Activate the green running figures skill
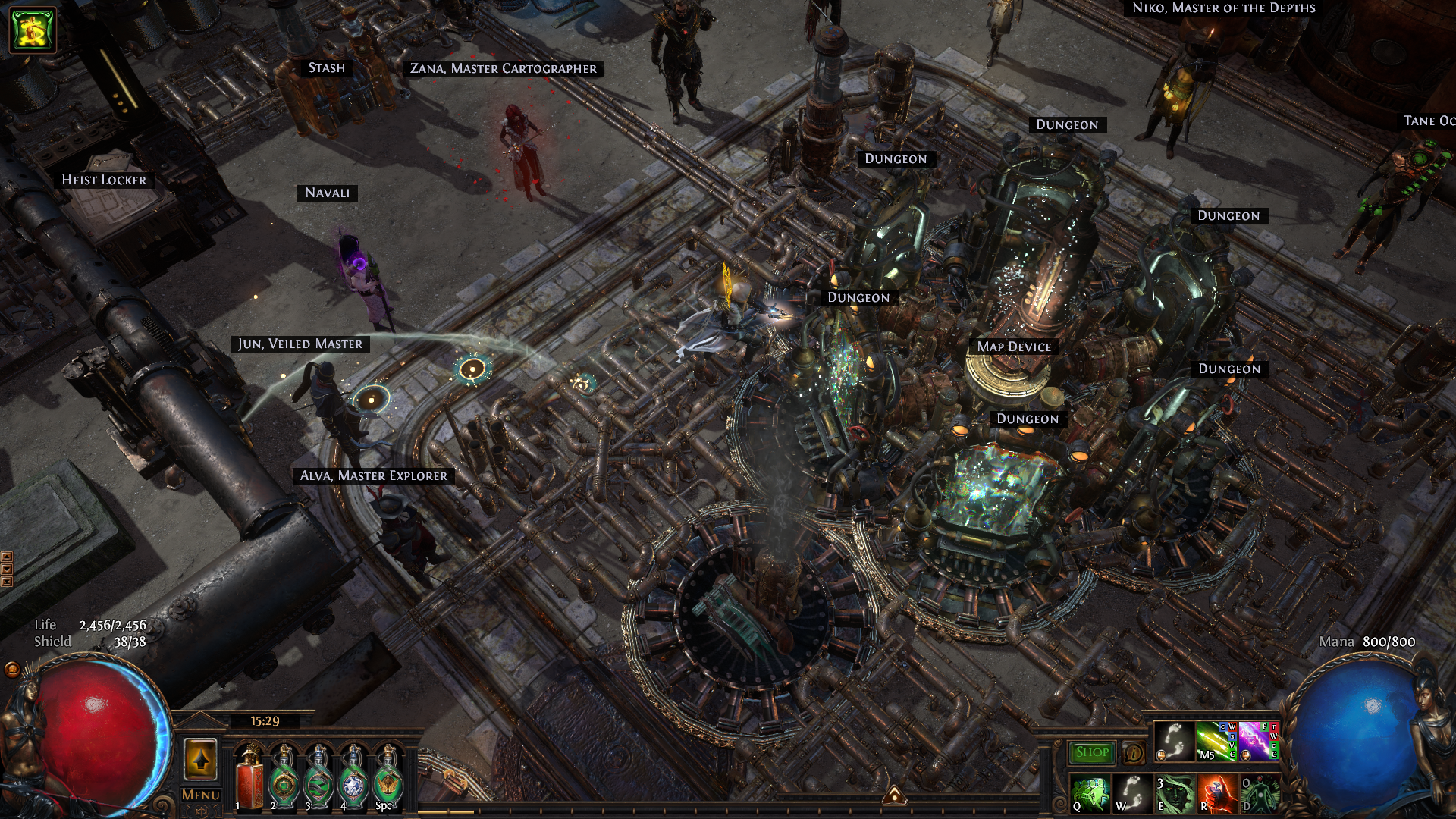The height and width of the screenshot is (819, 1456). (x=1090, y=793)
